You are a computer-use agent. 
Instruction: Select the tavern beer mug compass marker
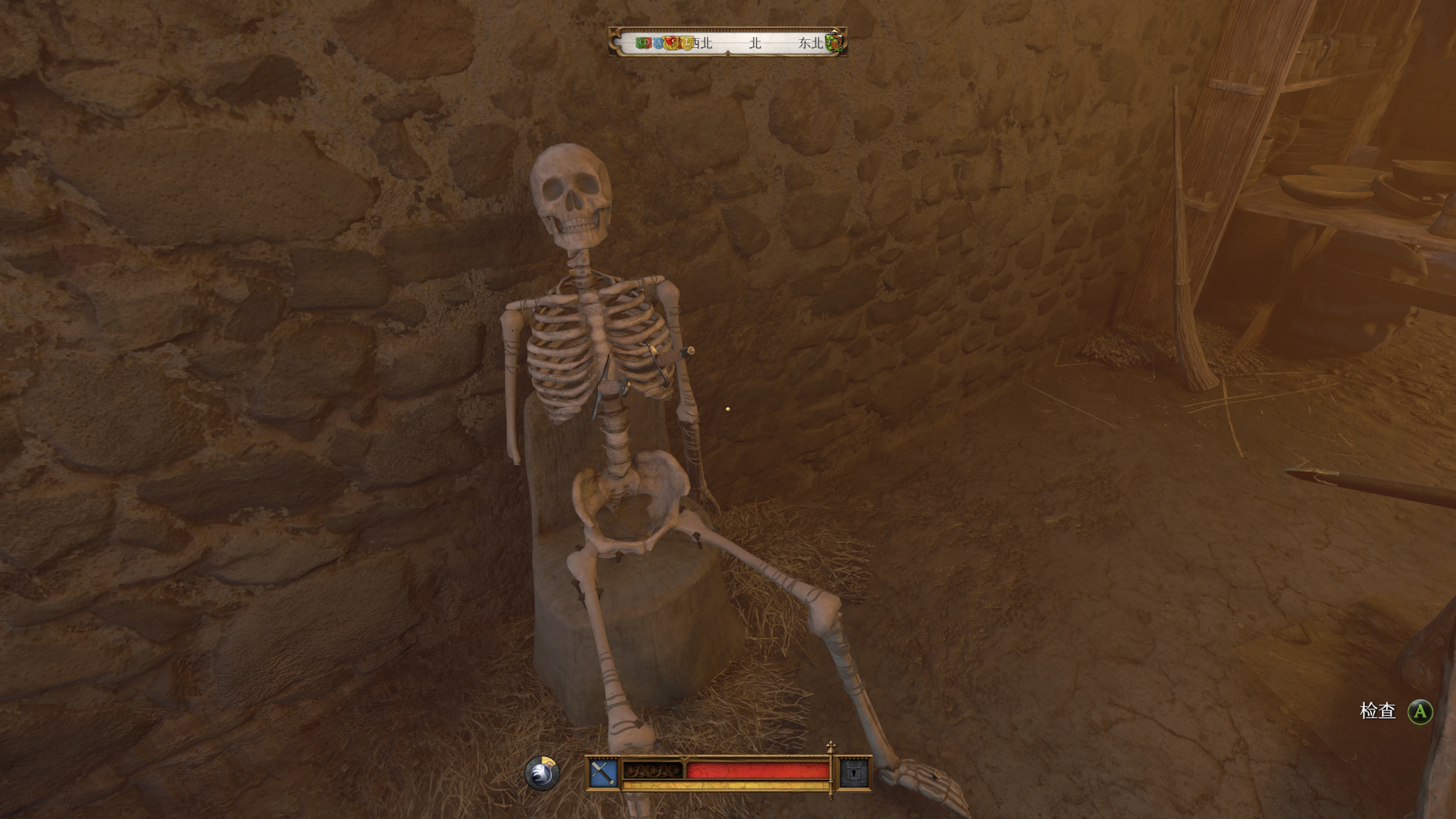coord(834,43)
